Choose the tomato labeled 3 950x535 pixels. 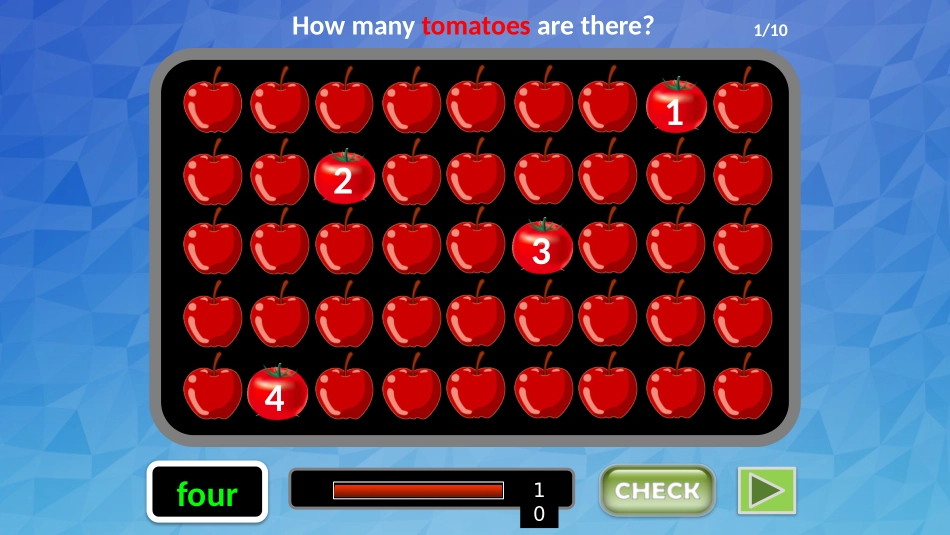542,248
